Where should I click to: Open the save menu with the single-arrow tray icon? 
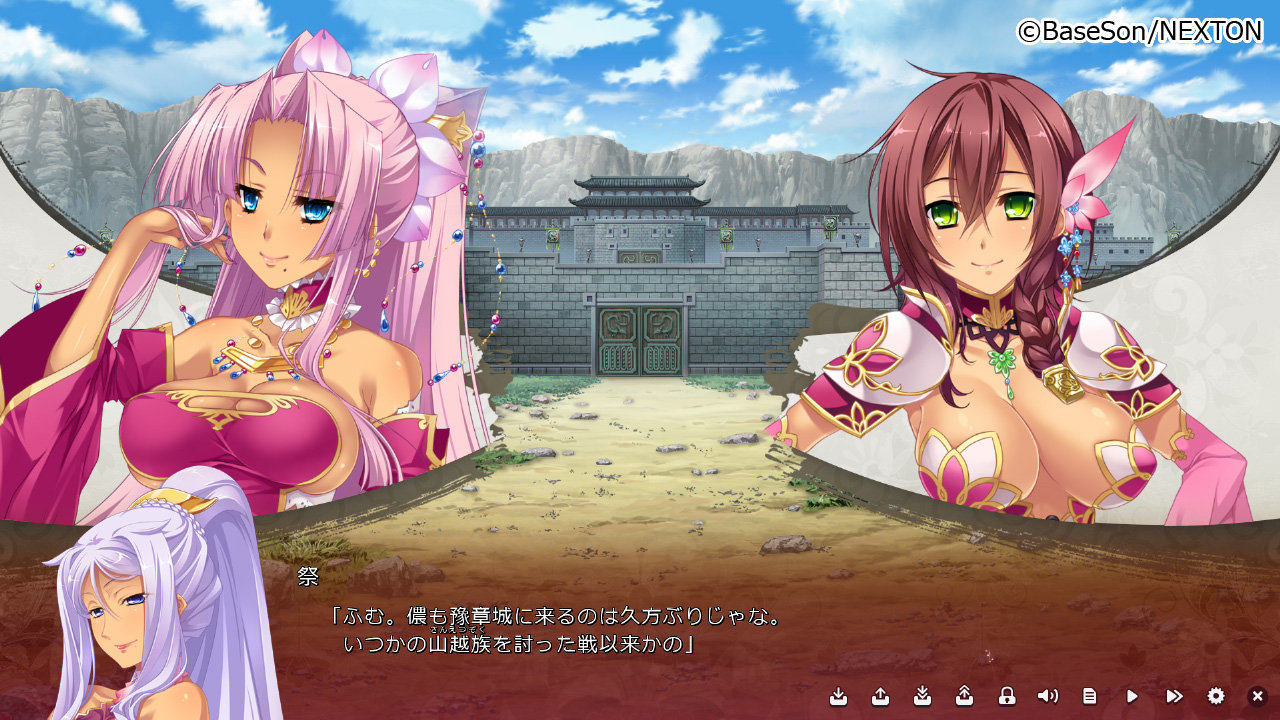tap(839, 696)
